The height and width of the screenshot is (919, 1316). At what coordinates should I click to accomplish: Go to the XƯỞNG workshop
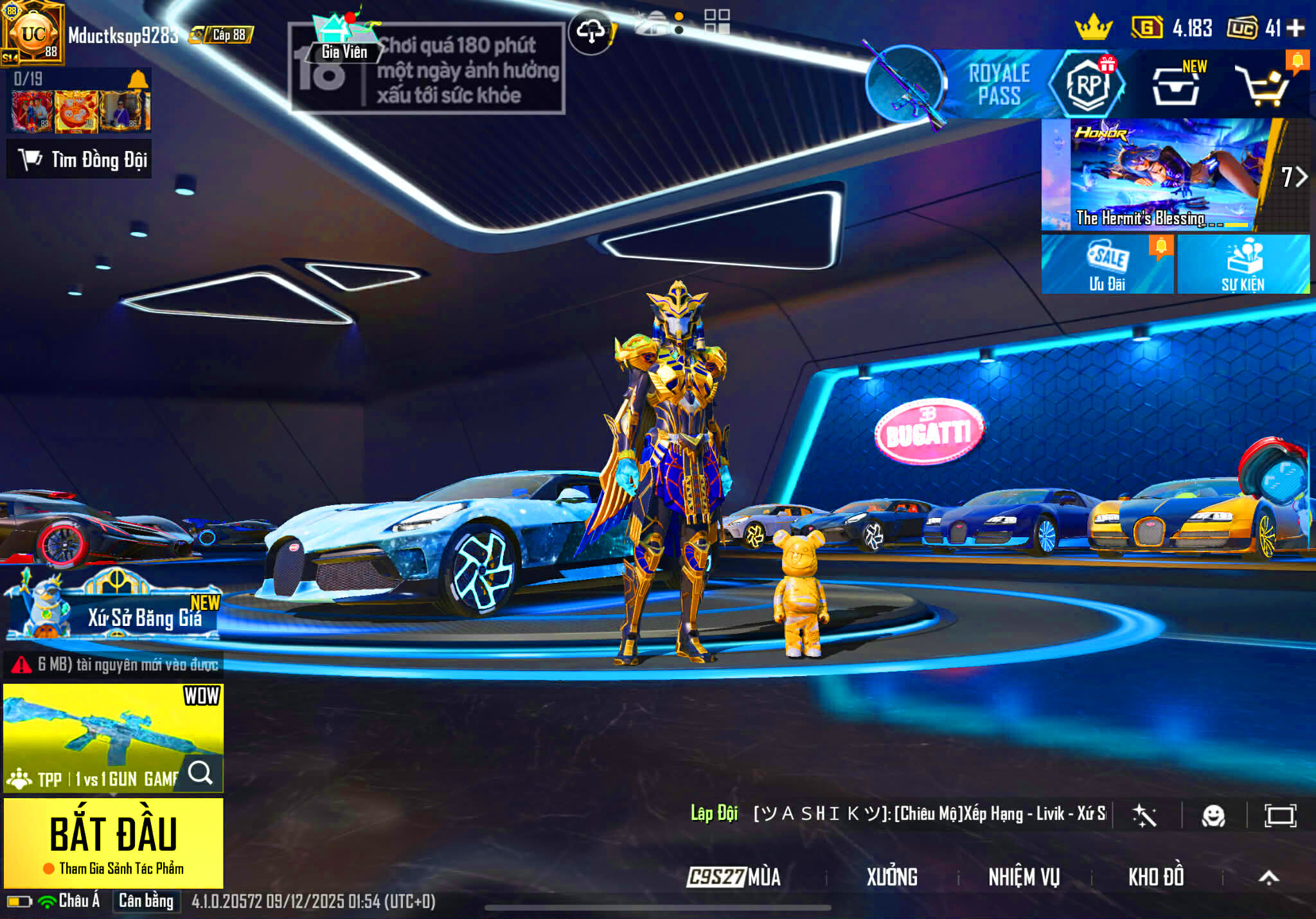coord(892,877)
